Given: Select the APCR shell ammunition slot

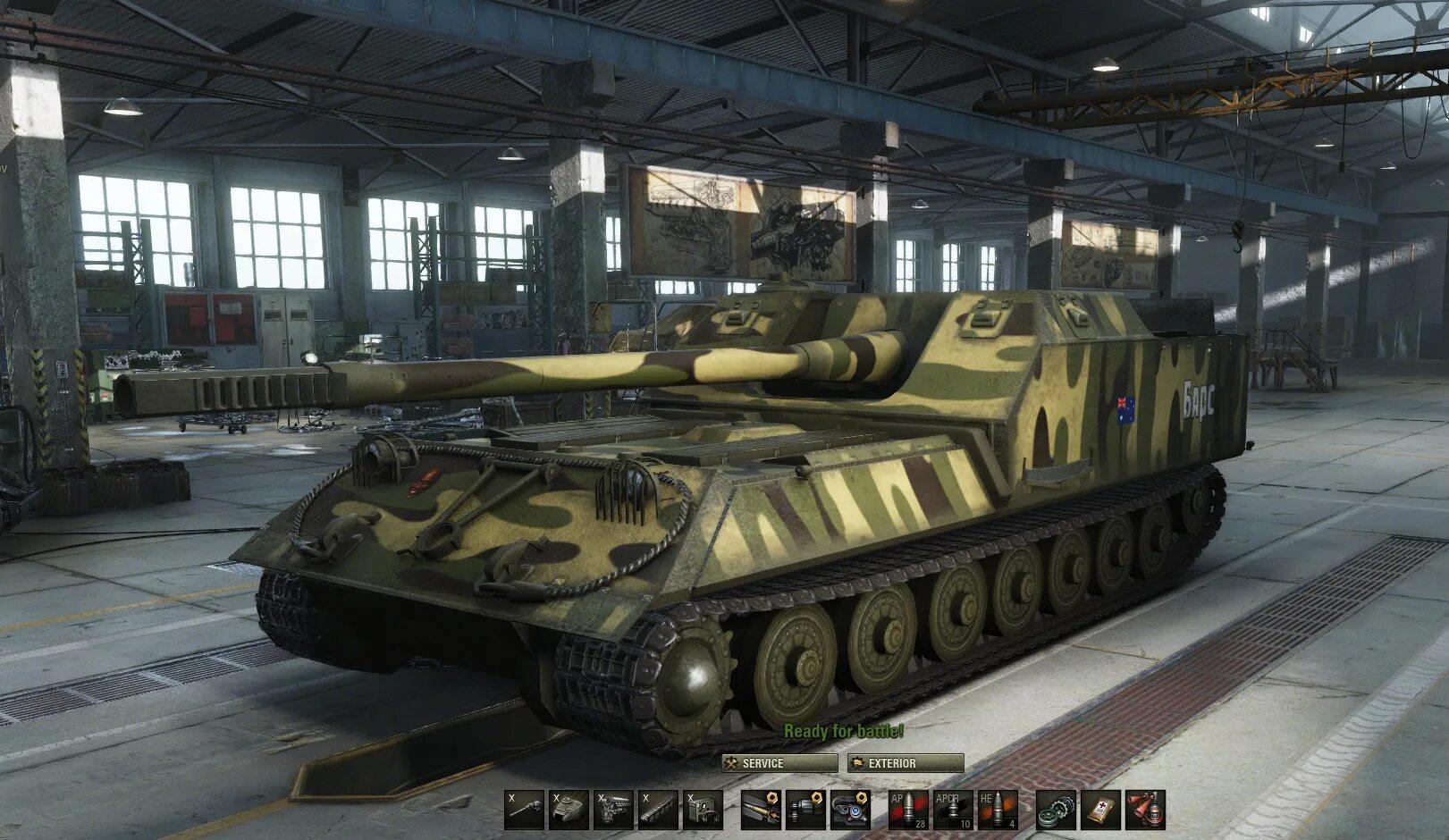Looking at the screenshot, I should click(x=954, y=810).
